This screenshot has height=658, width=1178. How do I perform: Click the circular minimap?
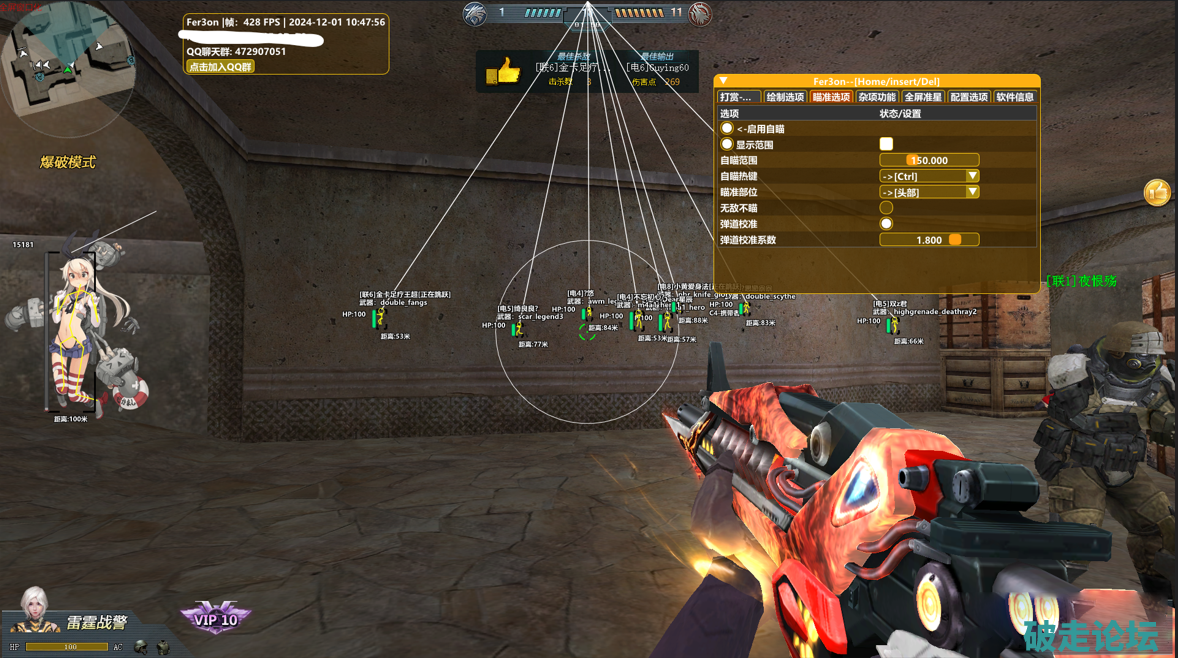[67, 68]
